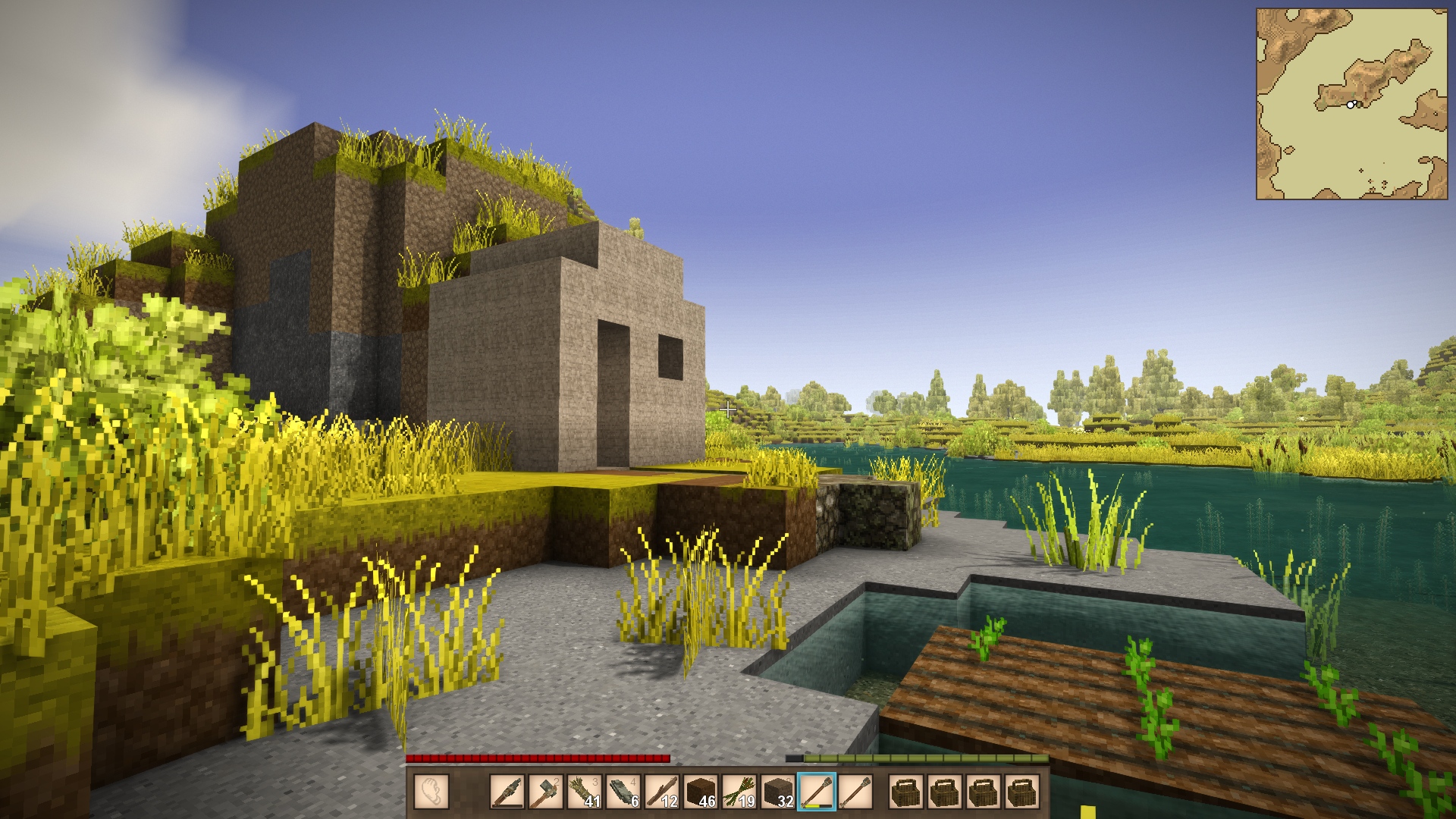Screen dimensions: 1456x819
Task: Choose the block stack of 32
Action: 778,792
